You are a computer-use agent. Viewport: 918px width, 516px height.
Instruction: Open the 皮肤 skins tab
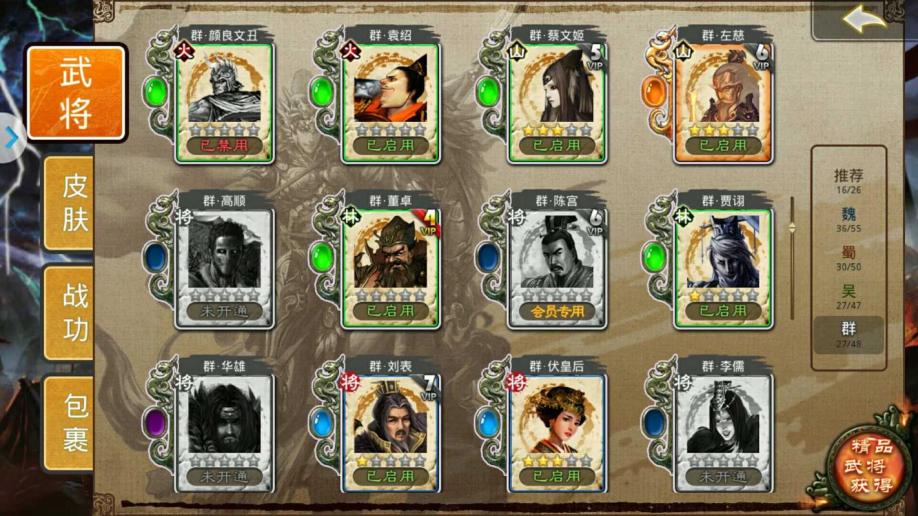75,202
